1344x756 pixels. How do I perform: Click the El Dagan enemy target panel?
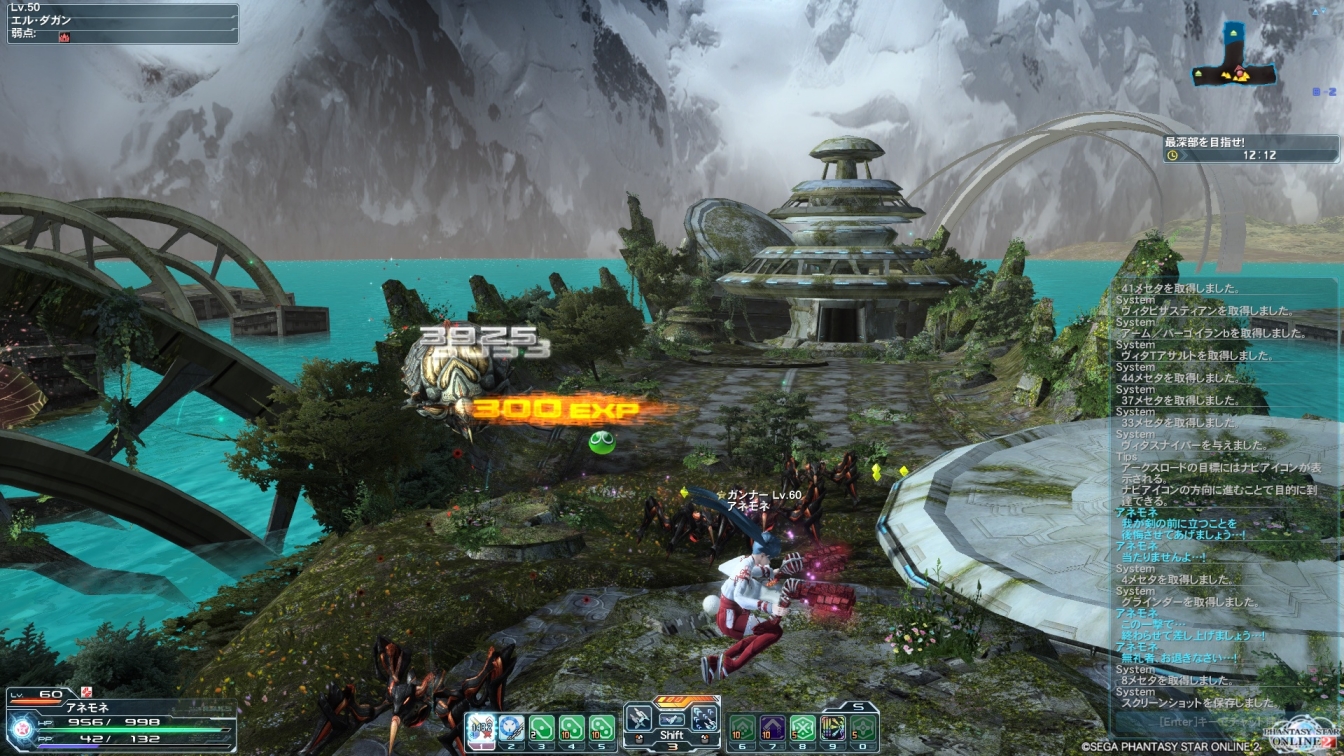[x=122, y=23]
